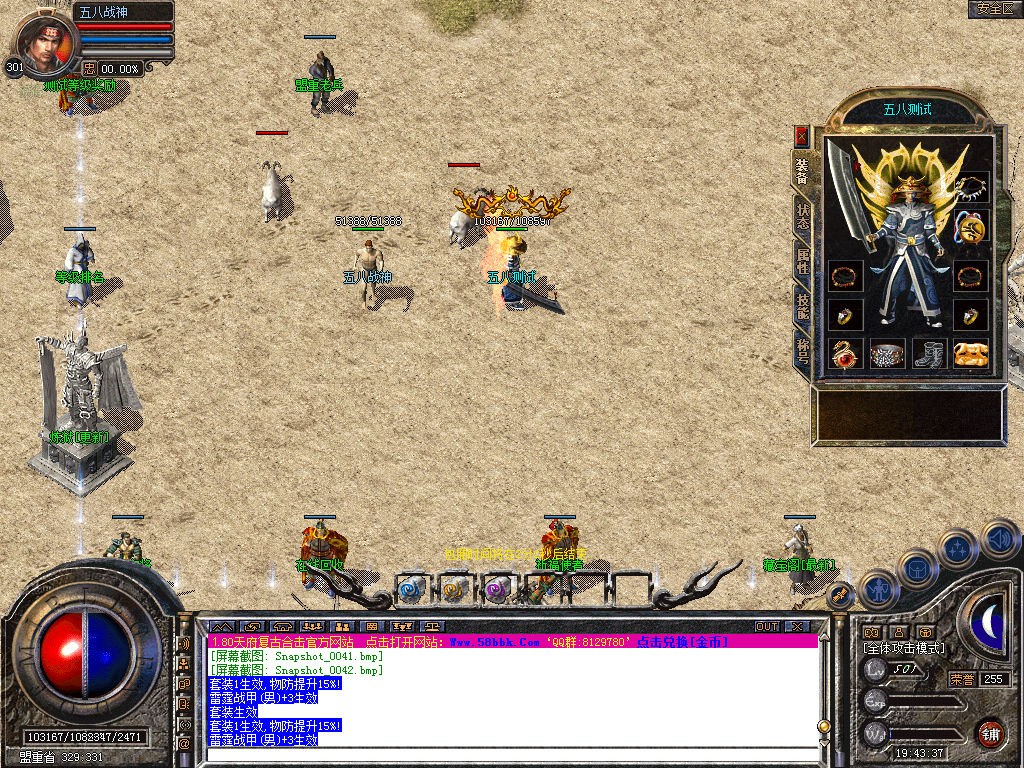
Task: Switch to the 状态 status tab
Action: tap(803, 217)
